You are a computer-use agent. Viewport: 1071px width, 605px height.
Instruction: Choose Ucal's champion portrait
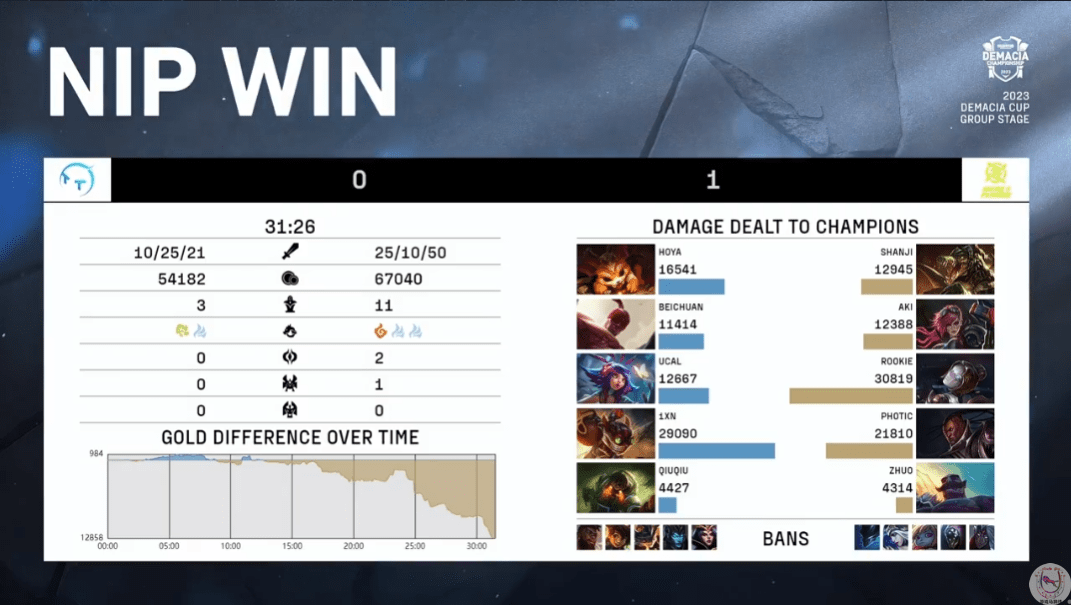615,379
